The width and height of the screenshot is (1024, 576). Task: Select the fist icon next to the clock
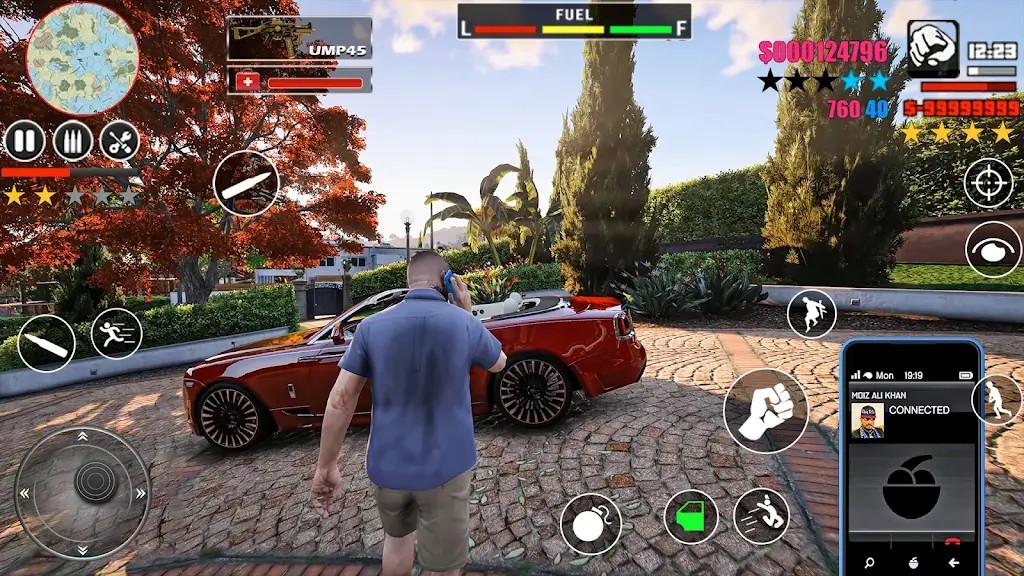933,49
